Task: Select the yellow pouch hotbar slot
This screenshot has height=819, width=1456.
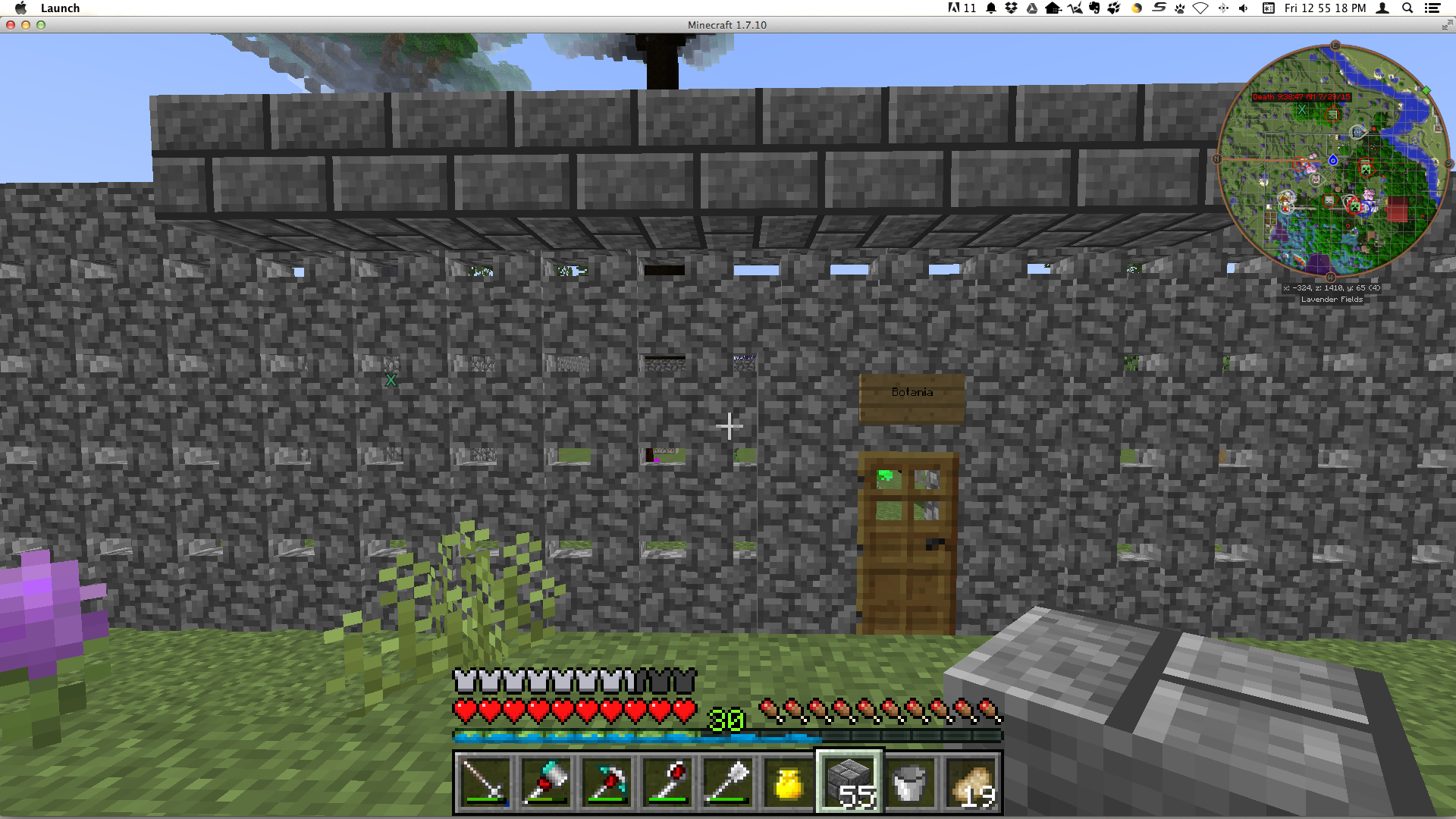Action: click(789, 783)
